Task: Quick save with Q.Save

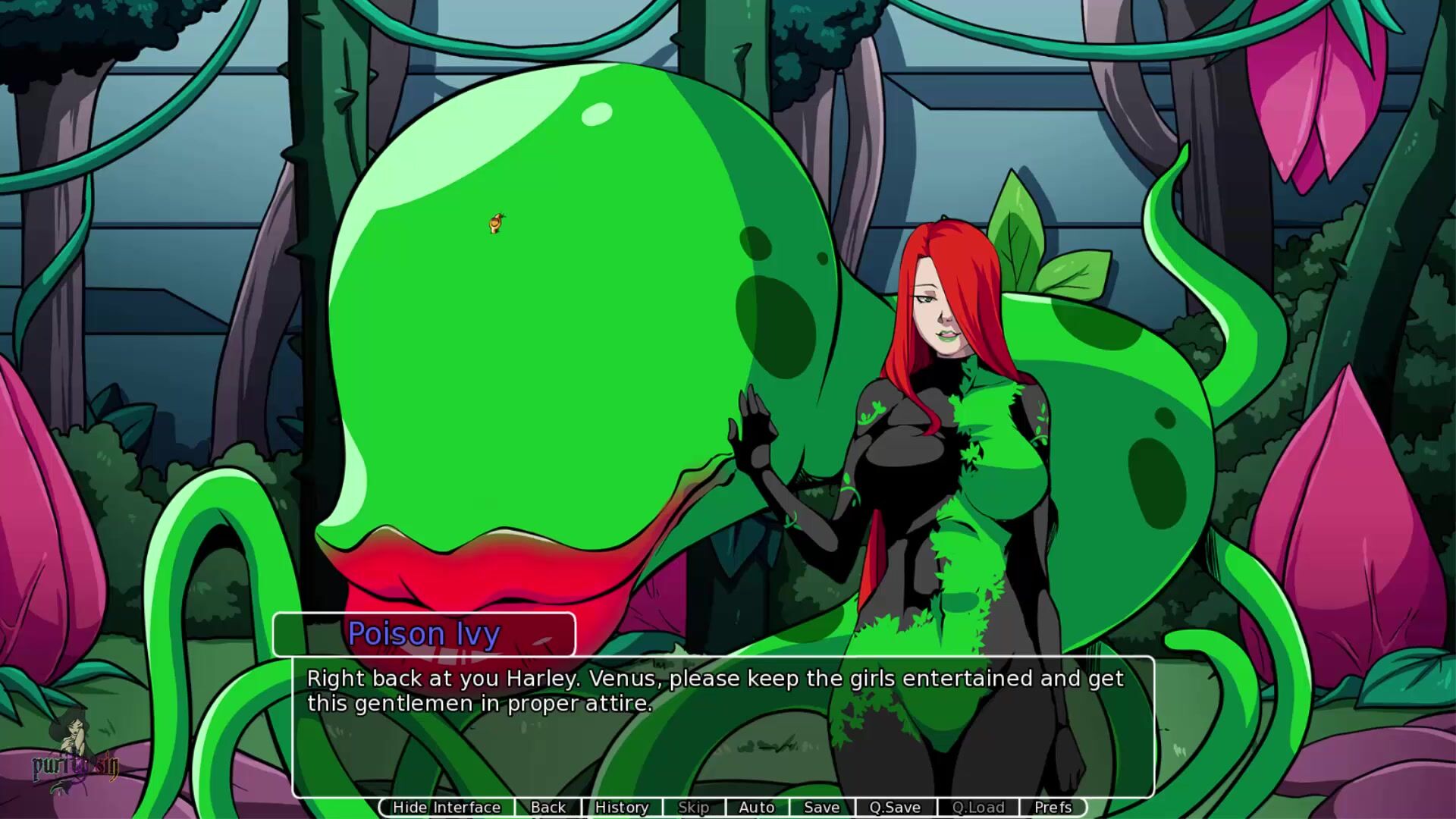Action: point(895,808)
